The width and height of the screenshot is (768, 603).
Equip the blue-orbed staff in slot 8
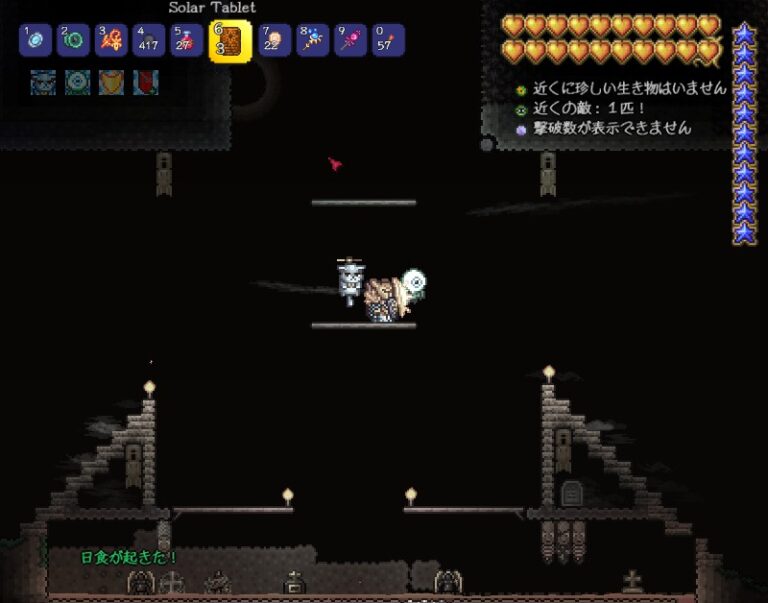click(x=313, y=41)
